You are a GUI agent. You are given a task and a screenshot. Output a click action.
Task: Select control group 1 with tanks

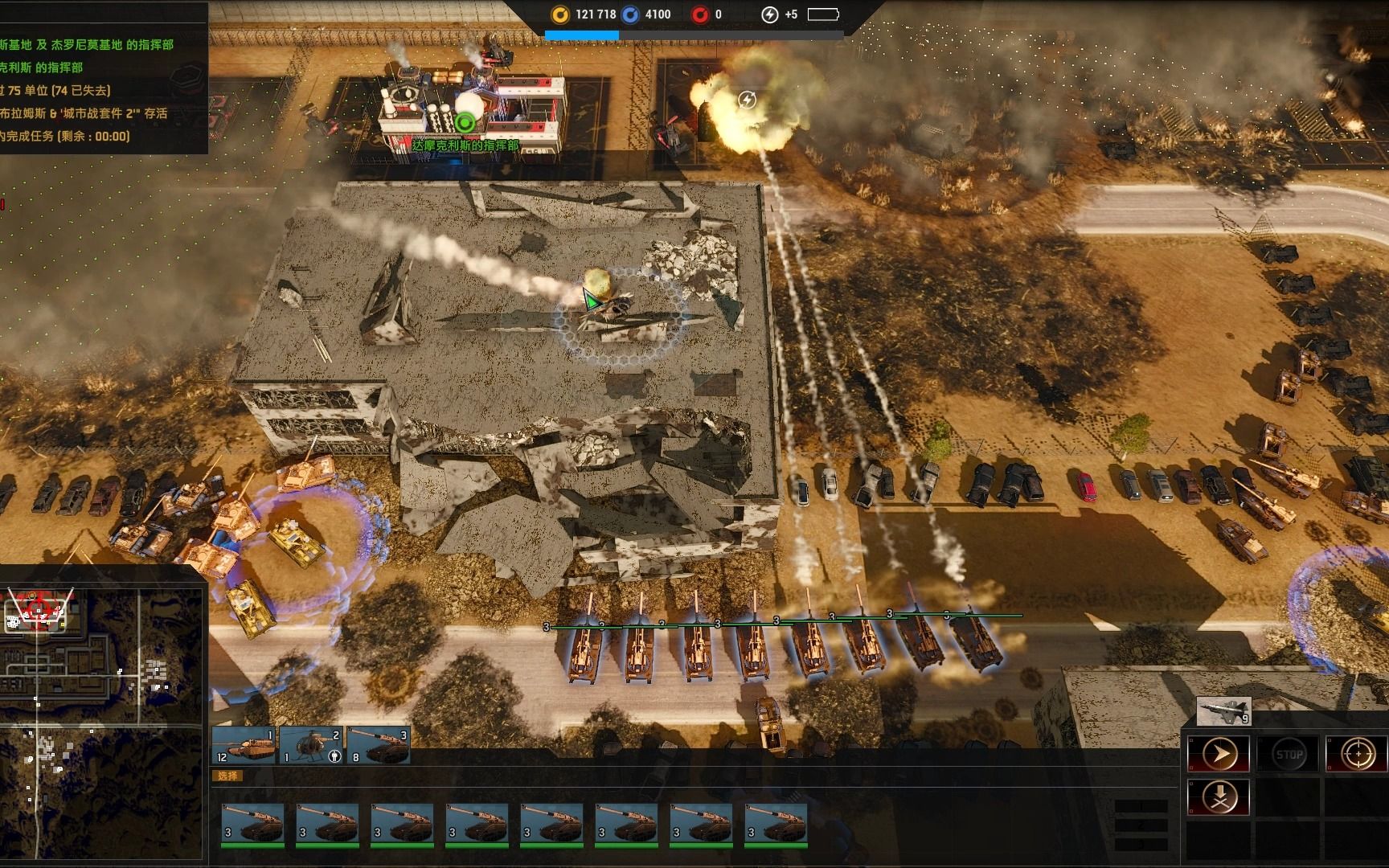[244, 746]
